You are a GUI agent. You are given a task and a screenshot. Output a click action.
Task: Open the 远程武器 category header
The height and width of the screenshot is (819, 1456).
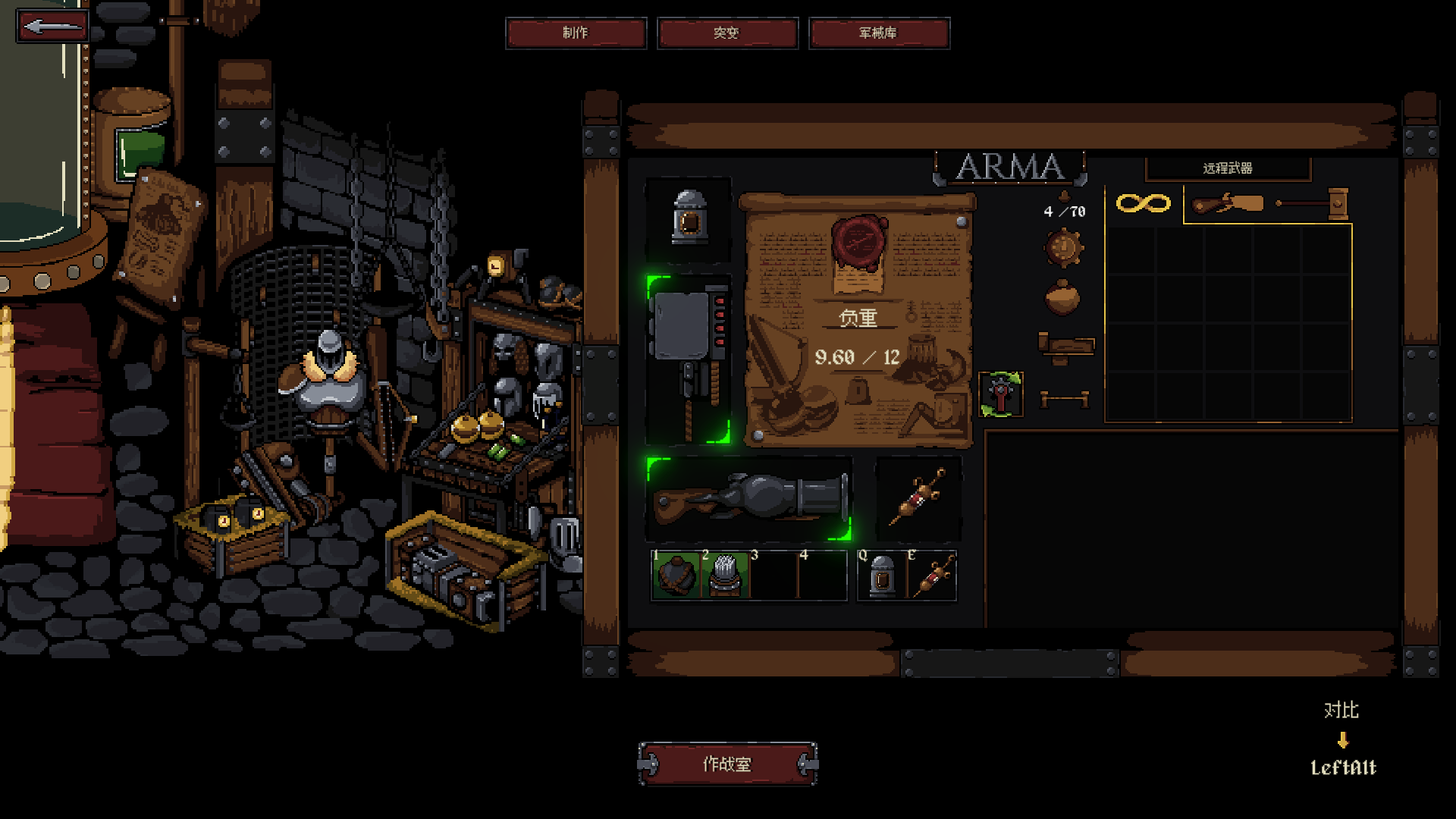[x=1227, y=168]
